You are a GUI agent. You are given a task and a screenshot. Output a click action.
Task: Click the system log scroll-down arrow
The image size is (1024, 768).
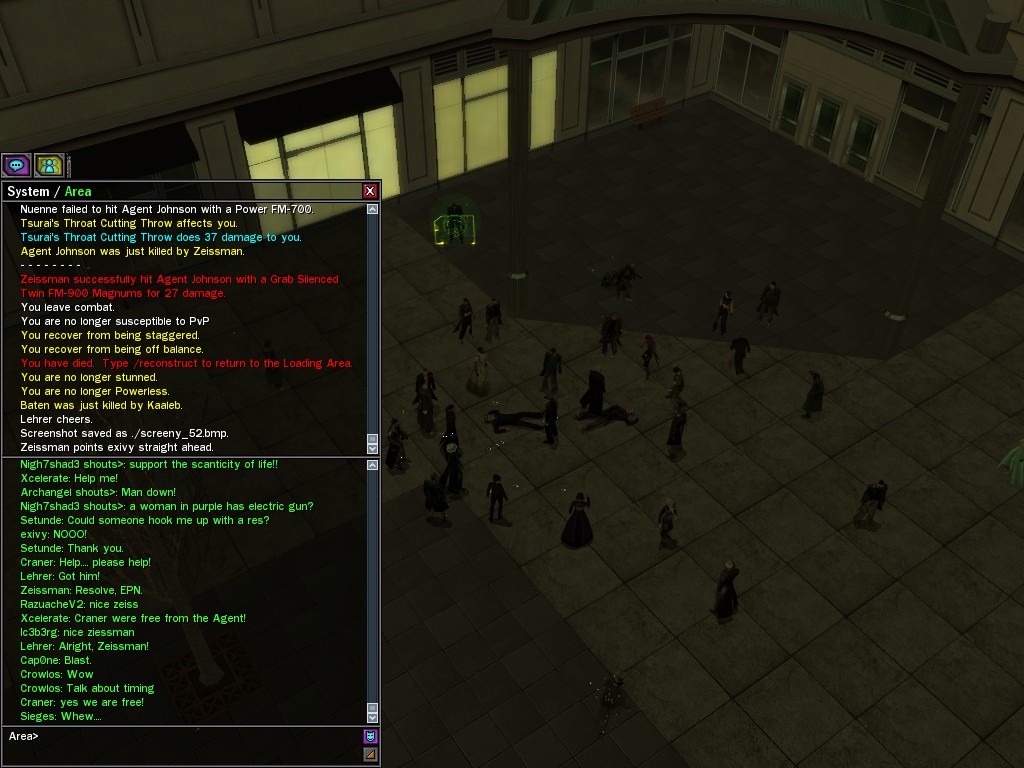[373, 449]
